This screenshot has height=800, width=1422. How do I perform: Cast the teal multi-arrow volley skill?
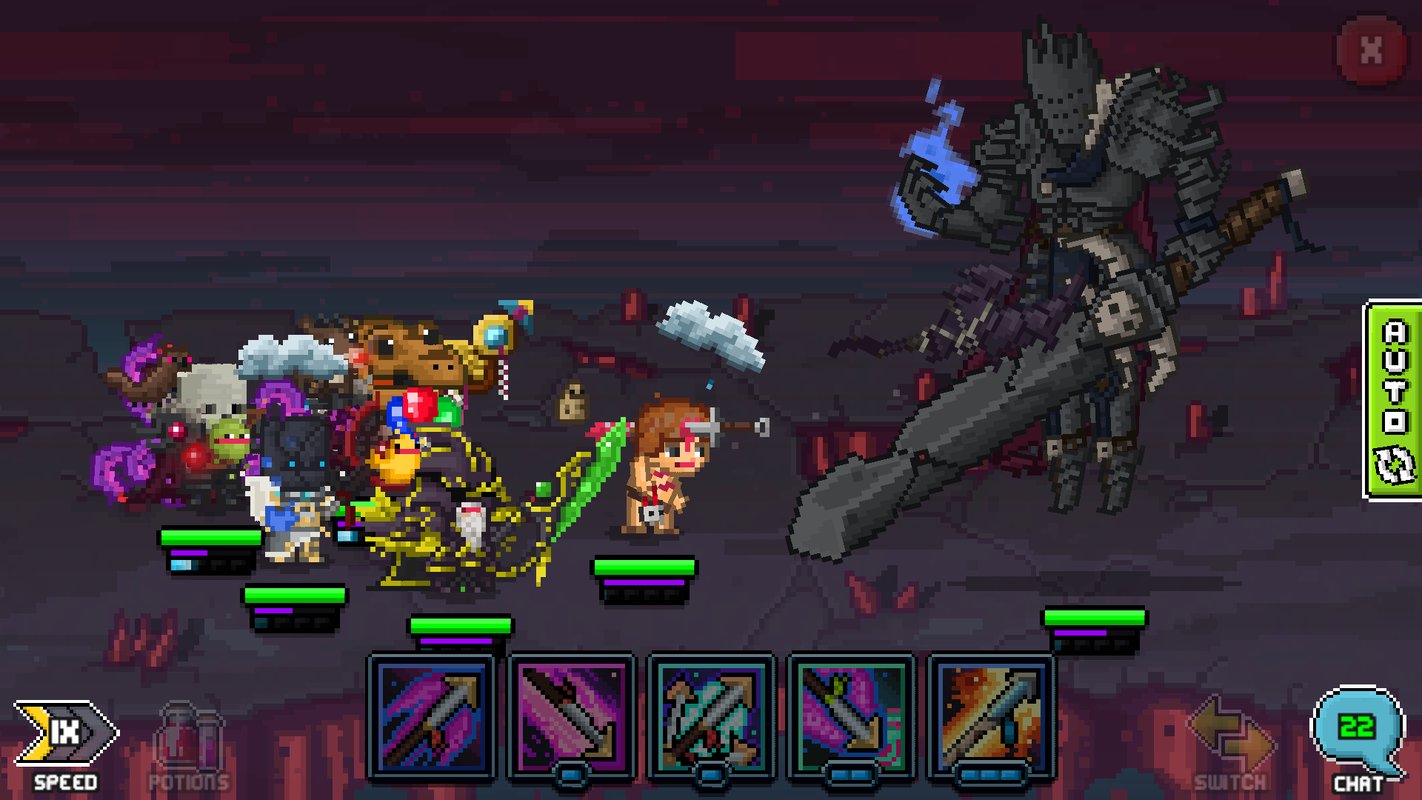pos(711,715)
